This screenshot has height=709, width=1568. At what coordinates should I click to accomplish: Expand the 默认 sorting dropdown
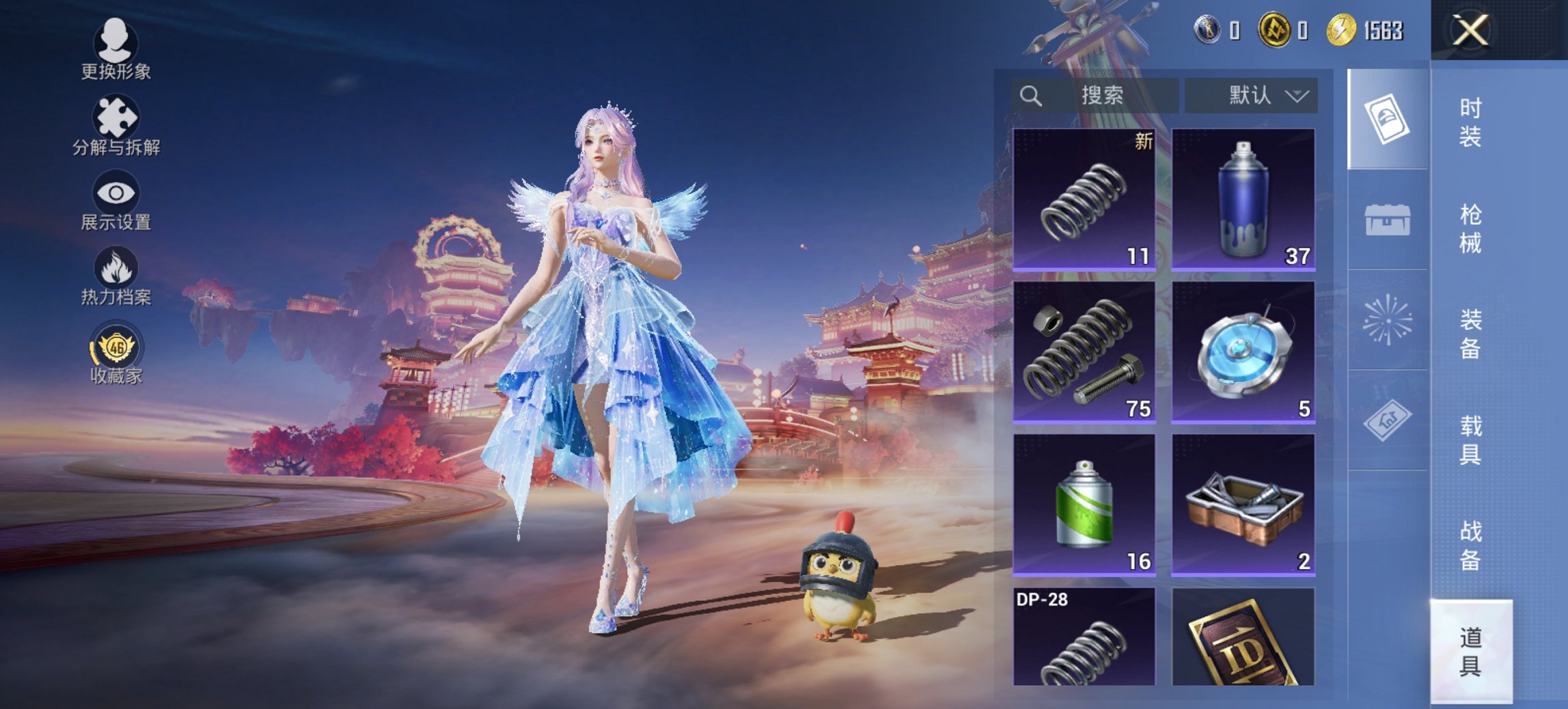[x=1256, y=96]
